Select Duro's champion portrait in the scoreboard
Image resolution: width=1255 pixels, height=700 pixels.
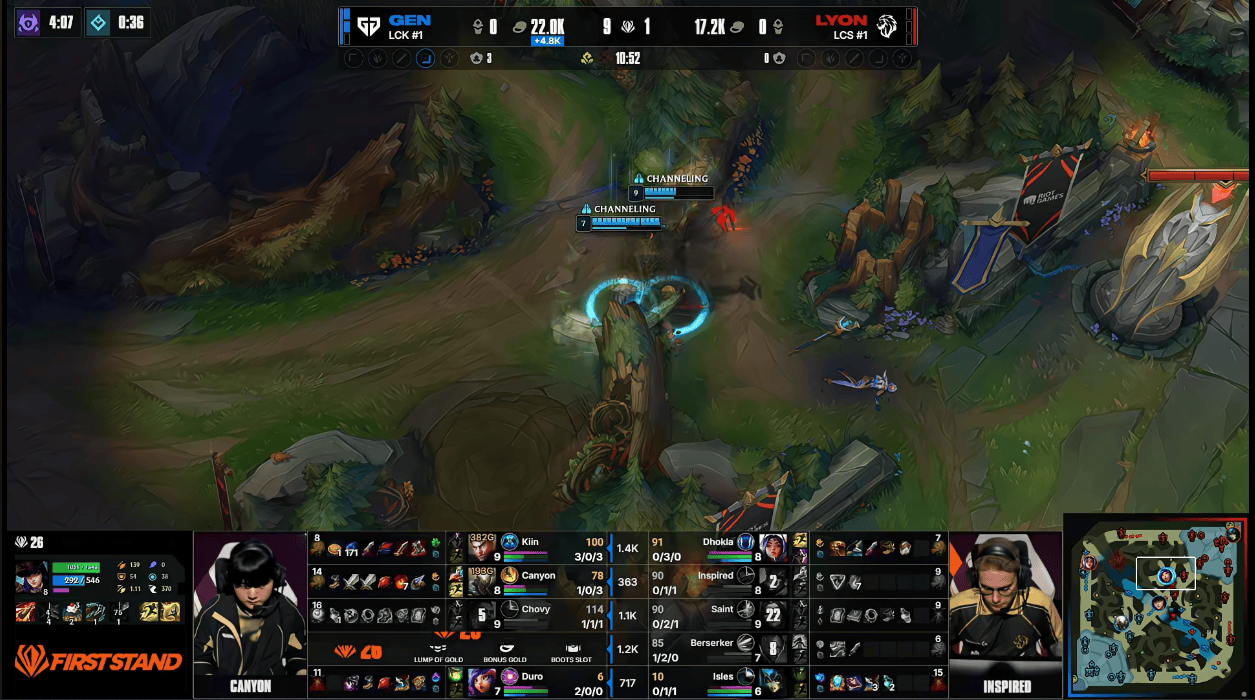(483, 682)
